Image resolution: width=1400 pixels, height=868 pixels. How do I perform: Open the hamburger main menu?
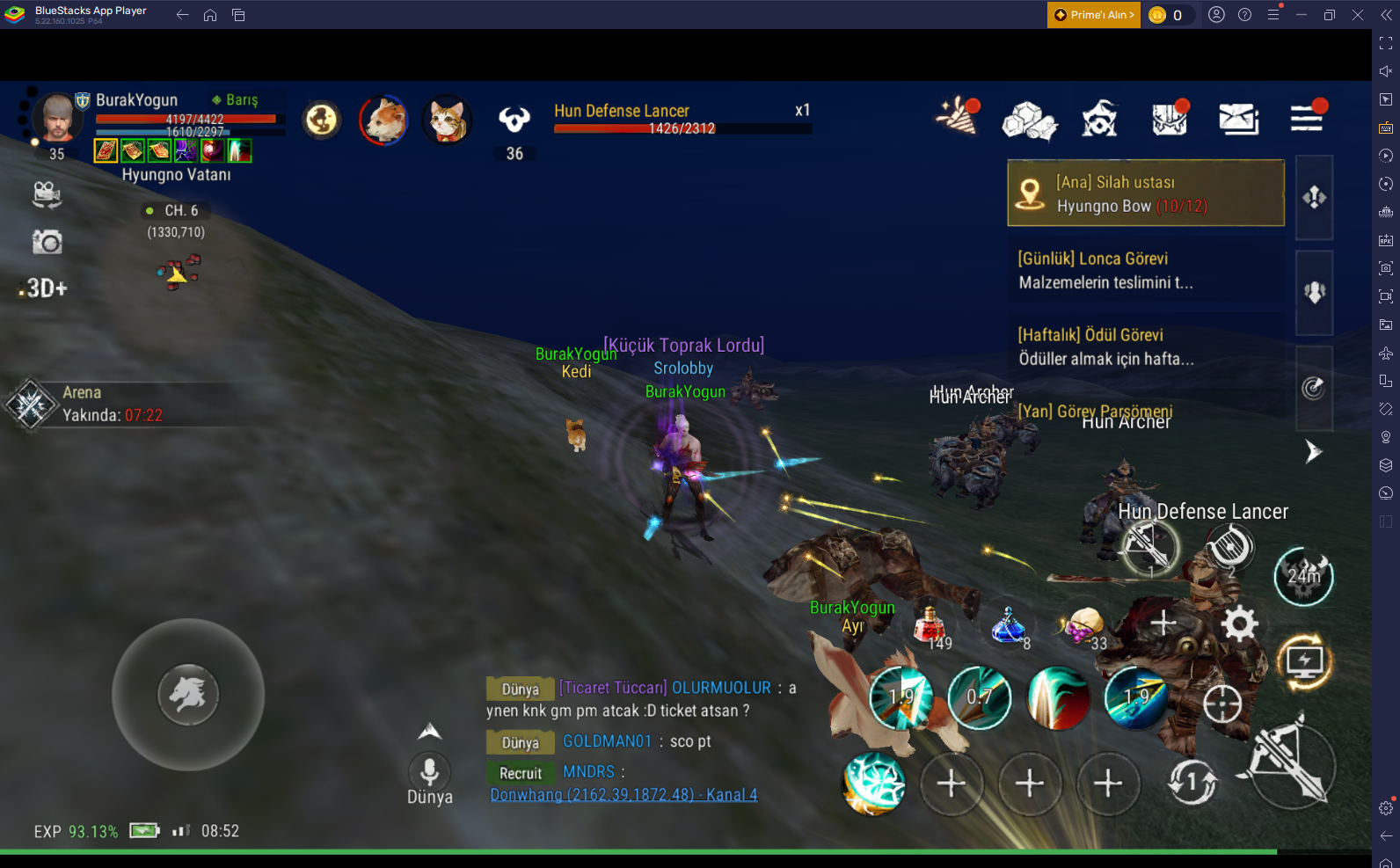point(1307,118)
